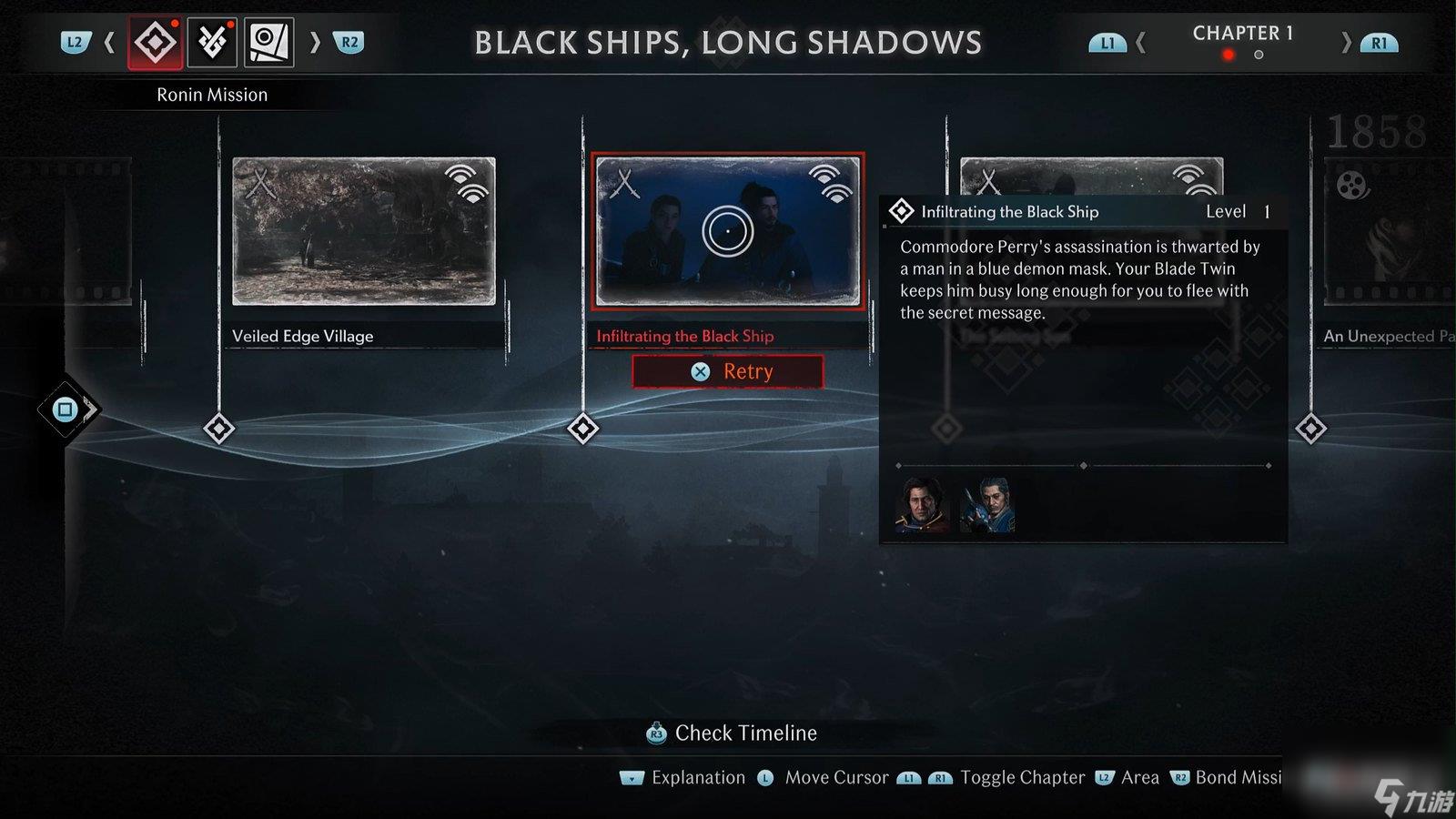1456x819 pixels.
Task: Go to the previous chapter arrow
Action: coord(1141,43)
